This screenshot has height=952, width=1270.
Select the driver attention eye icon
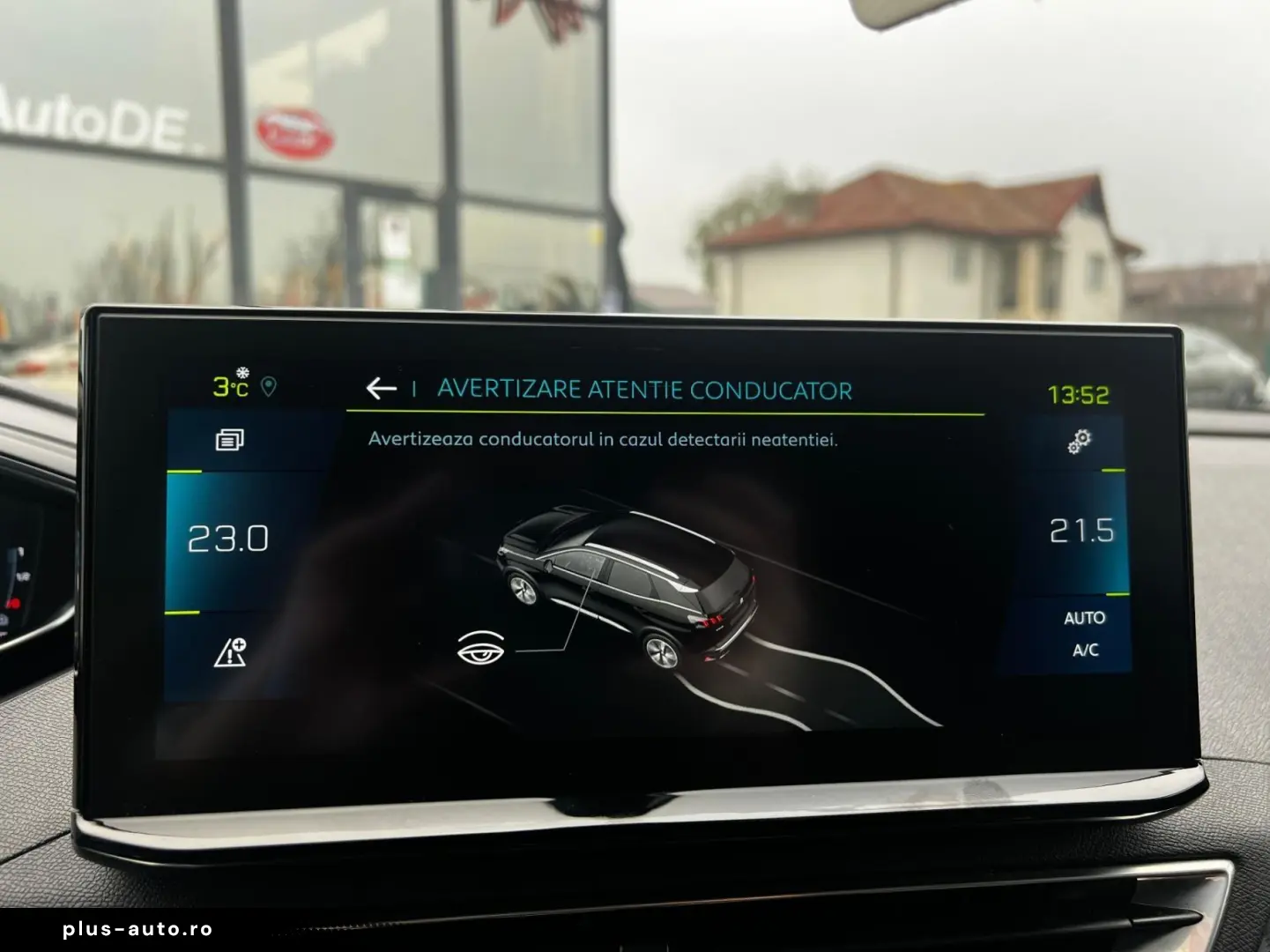(x=481, y=649)
